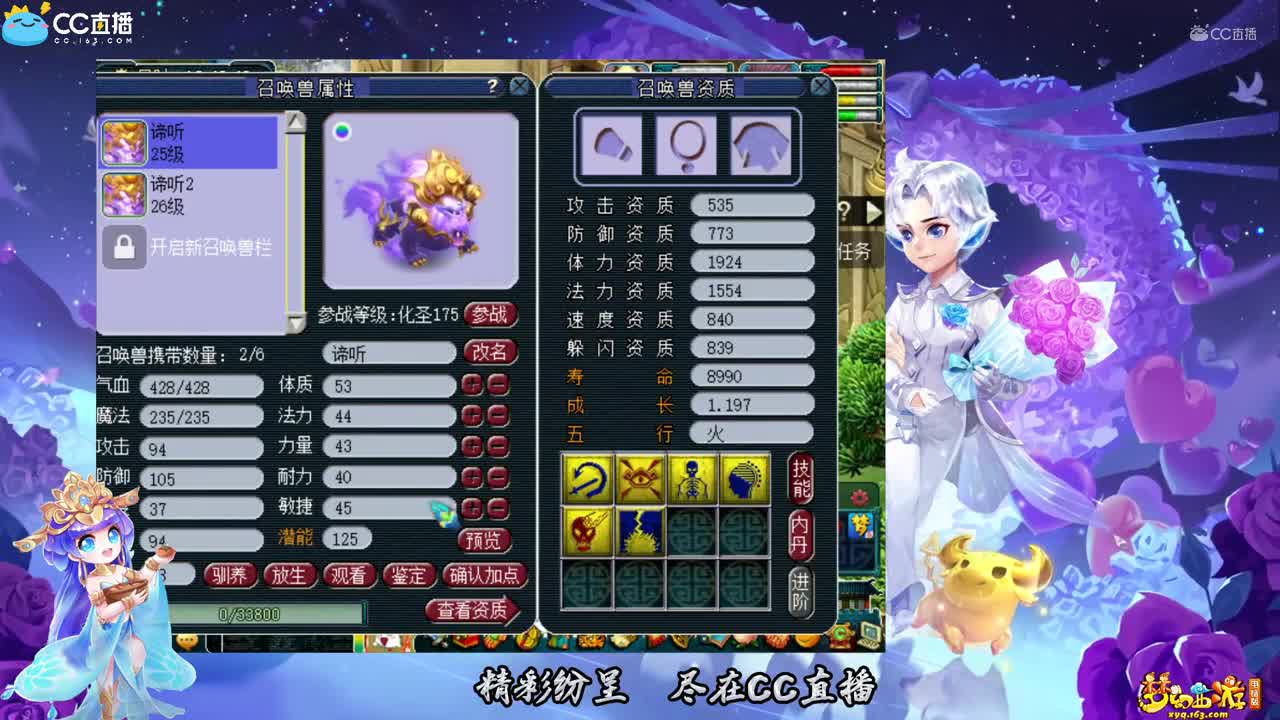Image resolution: width=1280 pixels, height=720 pixels.
Task: Click the first pet equipment slot
Action: pyautogui.click(x=610, y=145)
